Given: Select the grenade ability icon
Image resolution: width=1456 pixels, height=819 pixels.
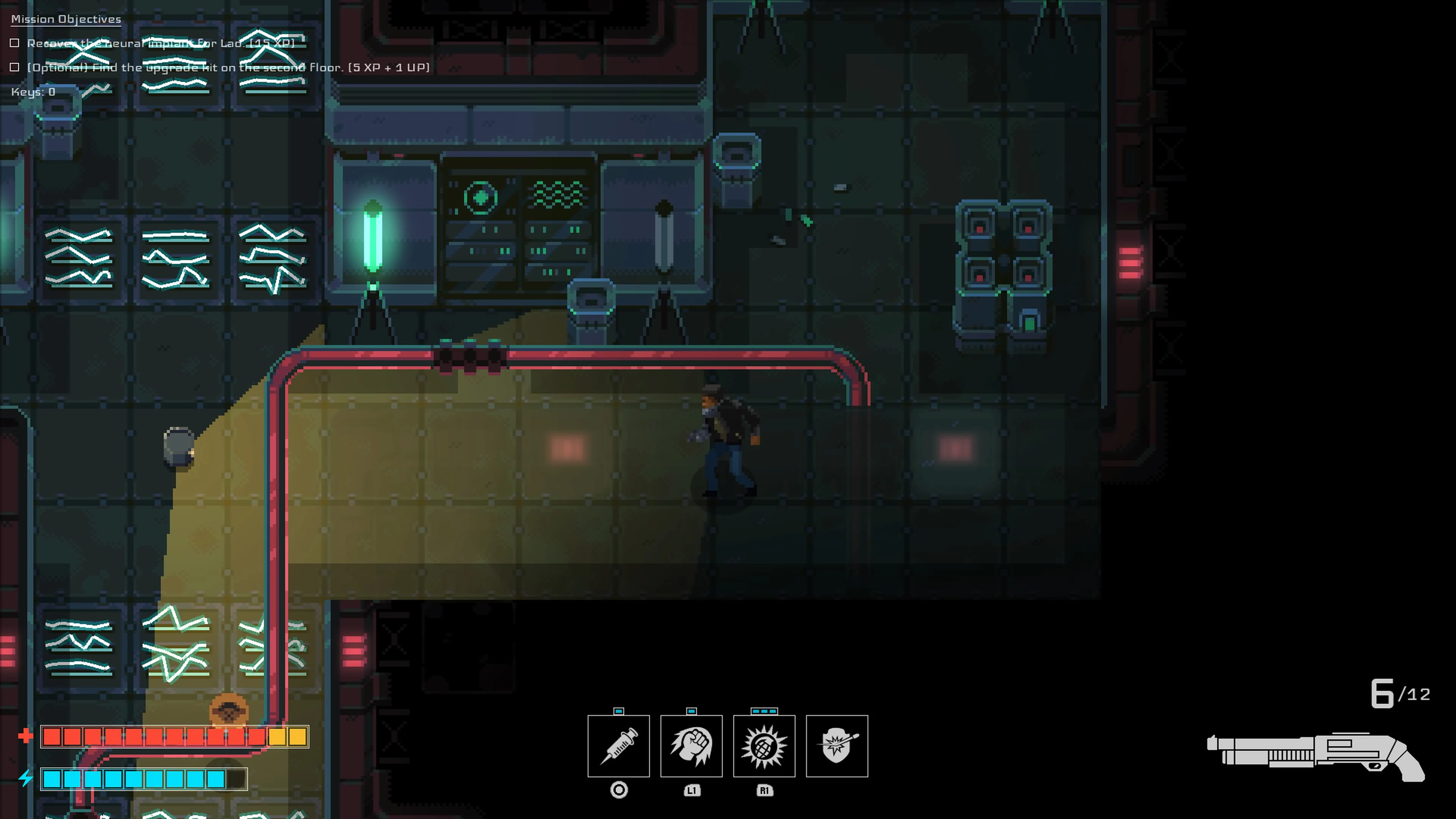Looking at the screenshot, I should (764, 746).
